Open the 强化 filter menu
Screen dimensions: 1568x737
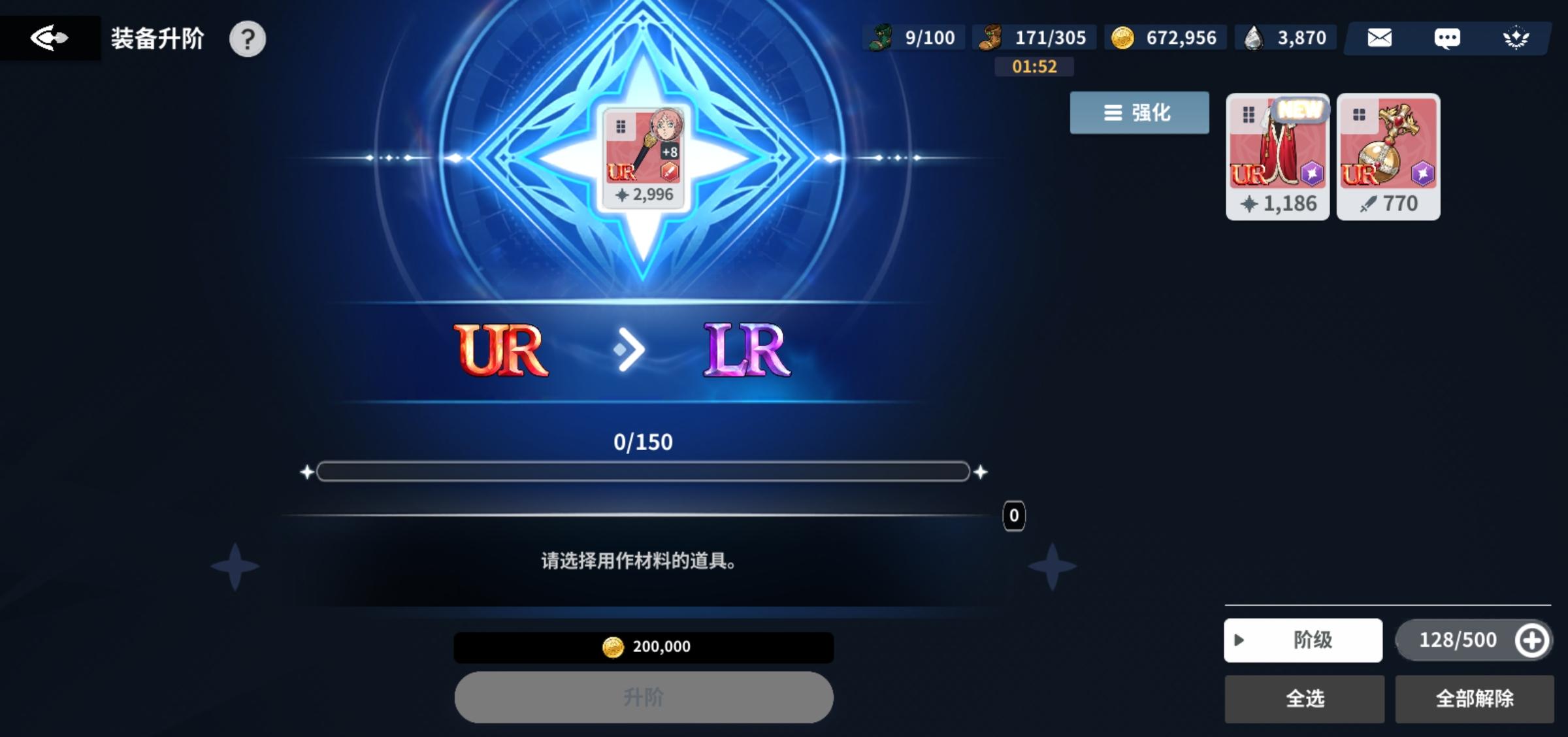1138,112
